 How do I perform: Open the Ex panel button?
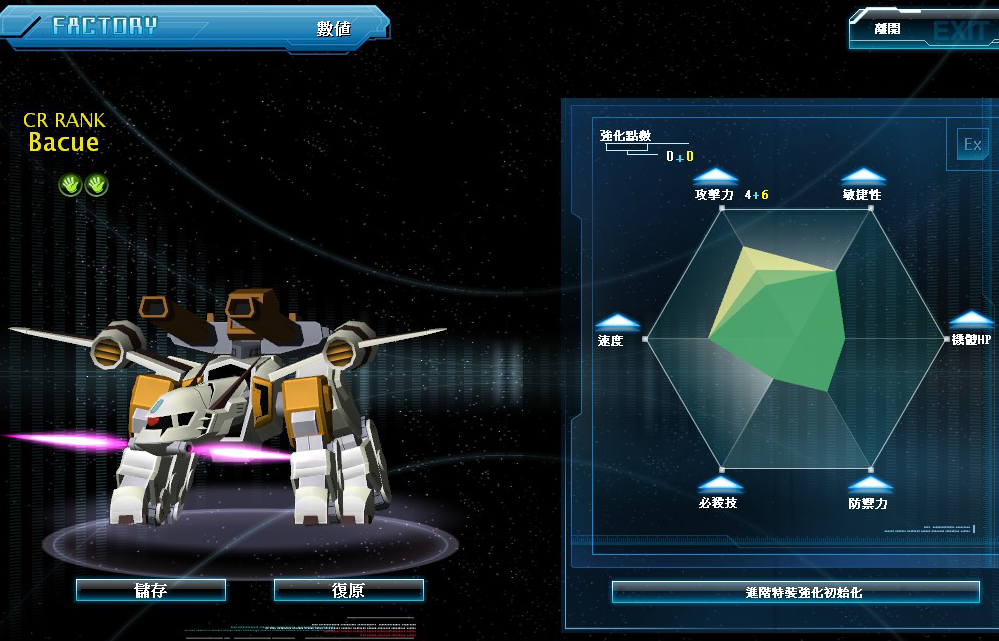(972, 145)
